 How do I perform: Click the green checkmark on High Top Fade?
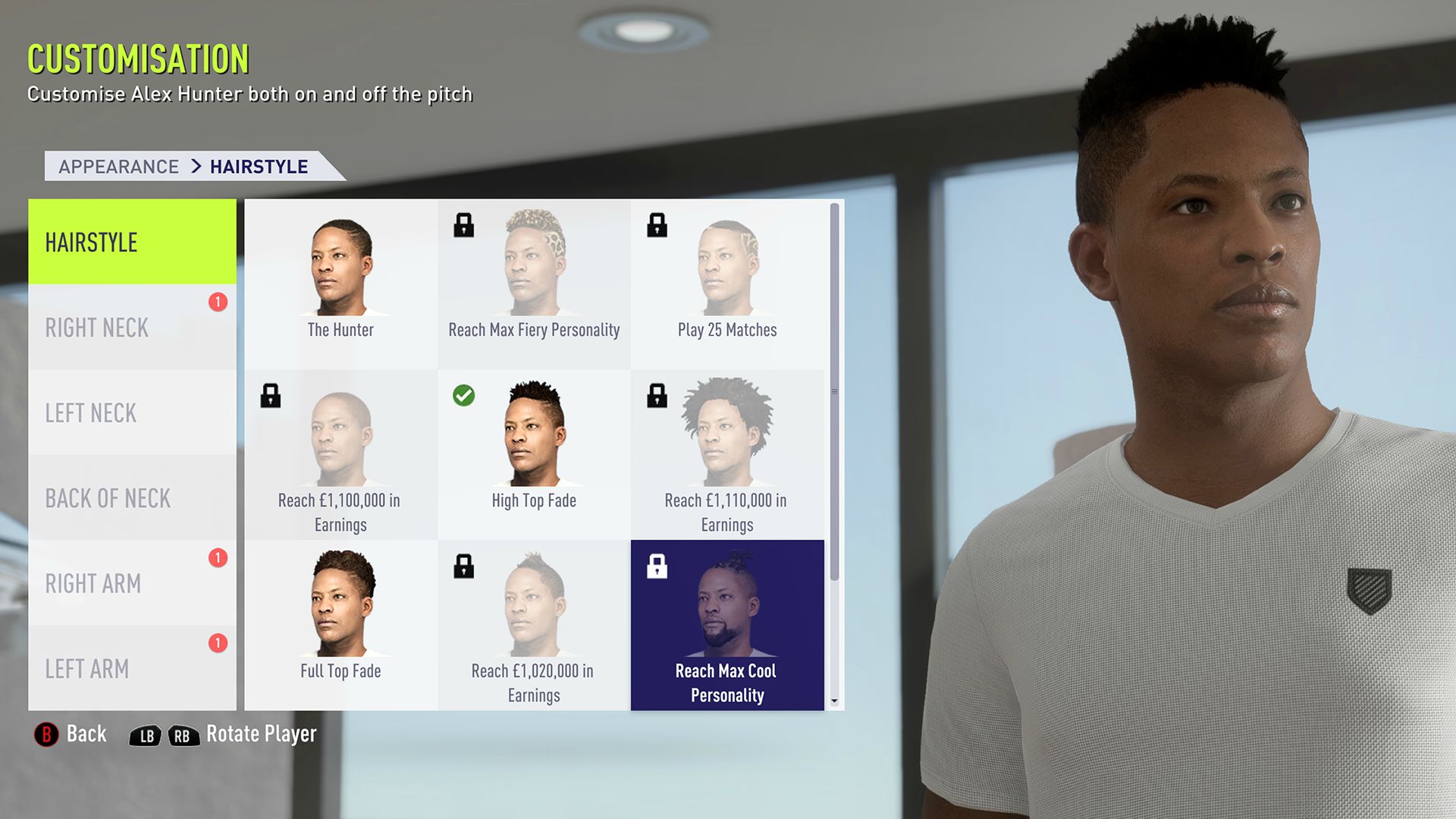pos(465,396)
